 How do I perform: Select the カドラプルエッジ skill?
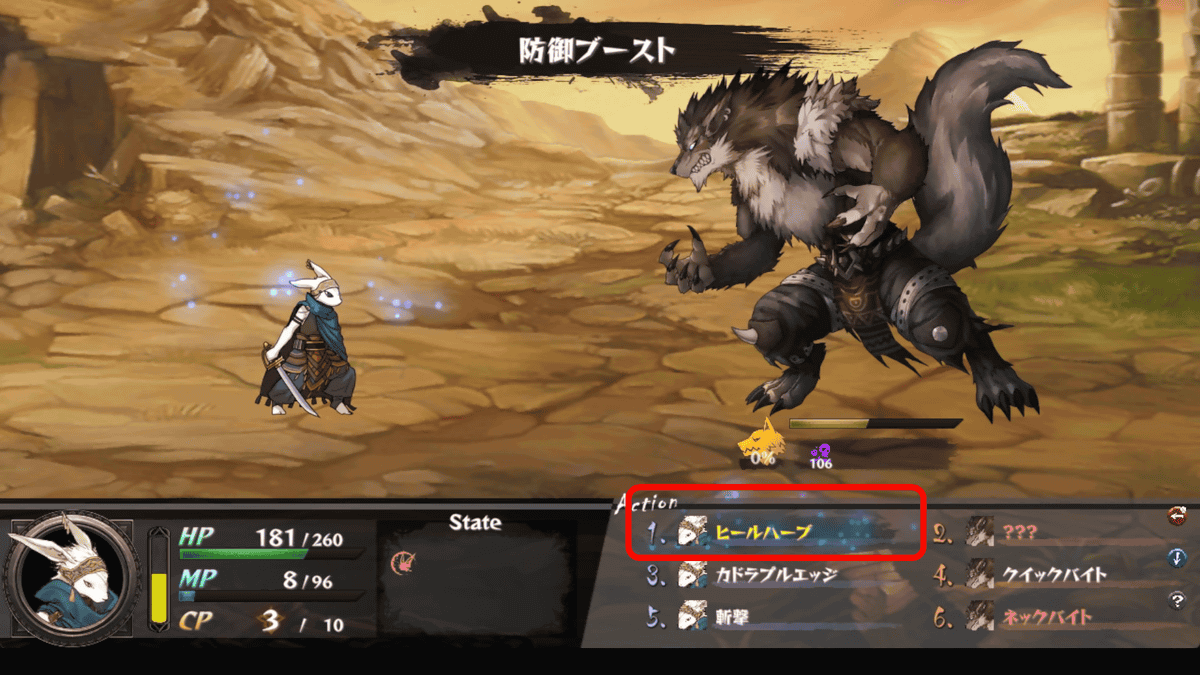[775, 576]
